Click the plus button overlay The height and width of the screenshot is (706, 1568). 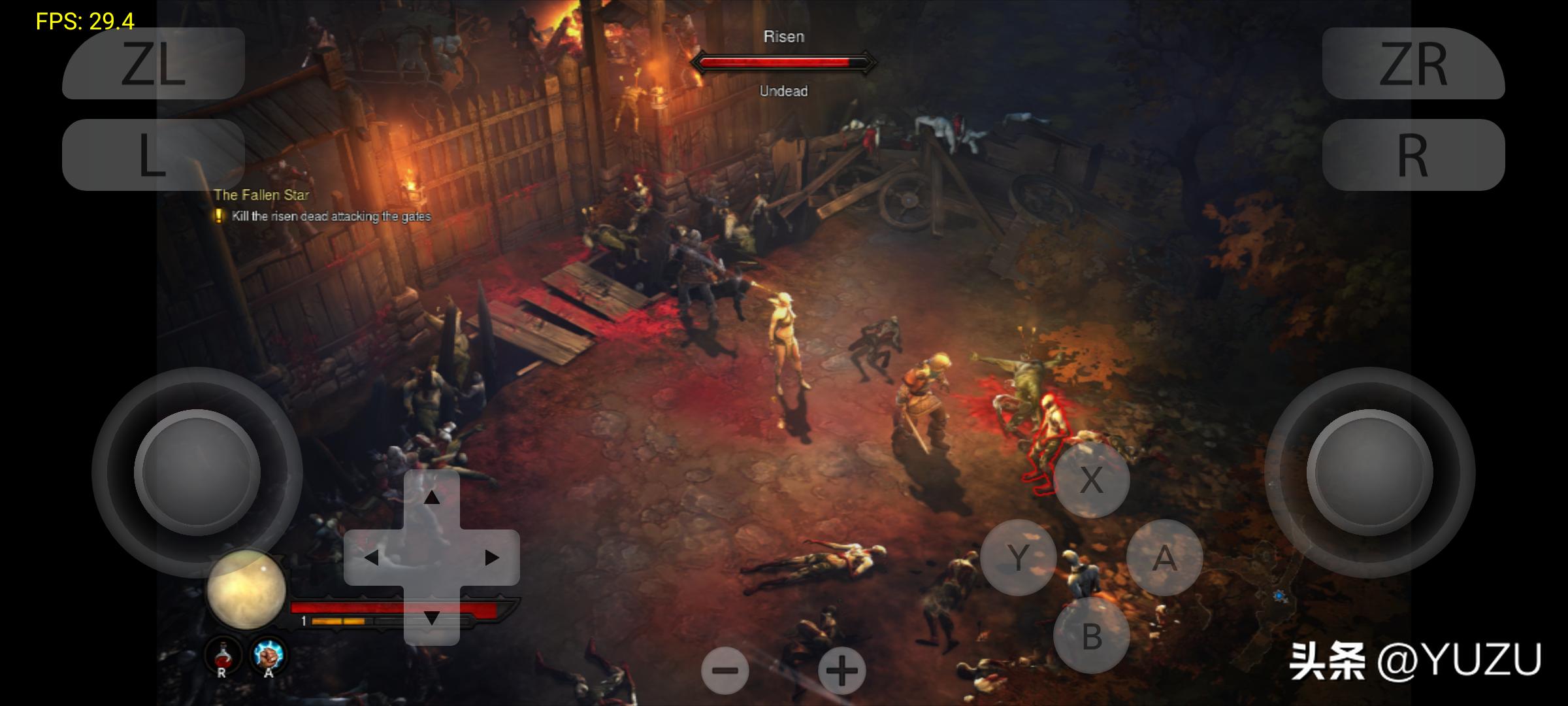[x=841, y=671]
